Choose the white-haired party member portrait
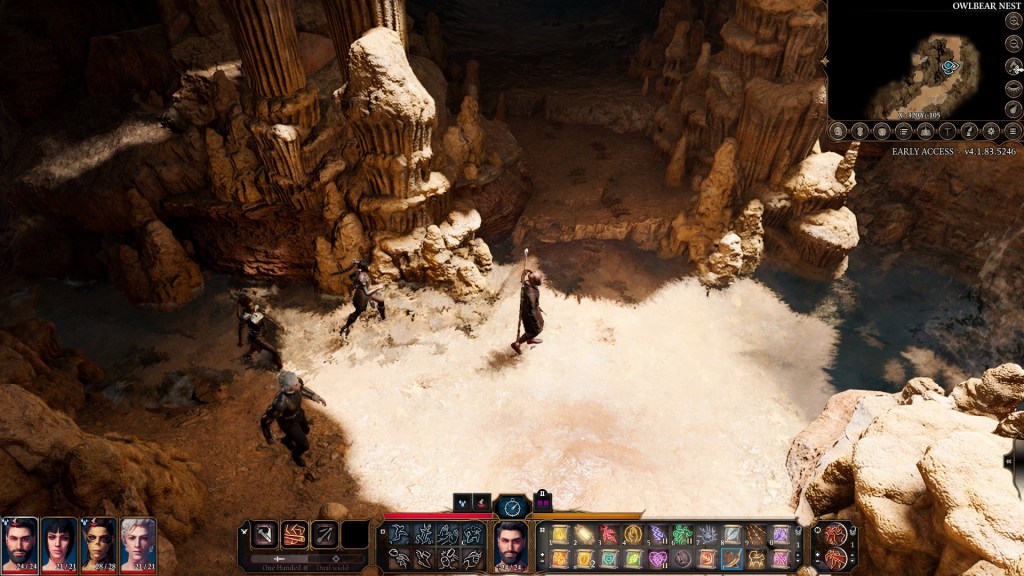Screen dimensions: 1024x576 tap(138, 543)
